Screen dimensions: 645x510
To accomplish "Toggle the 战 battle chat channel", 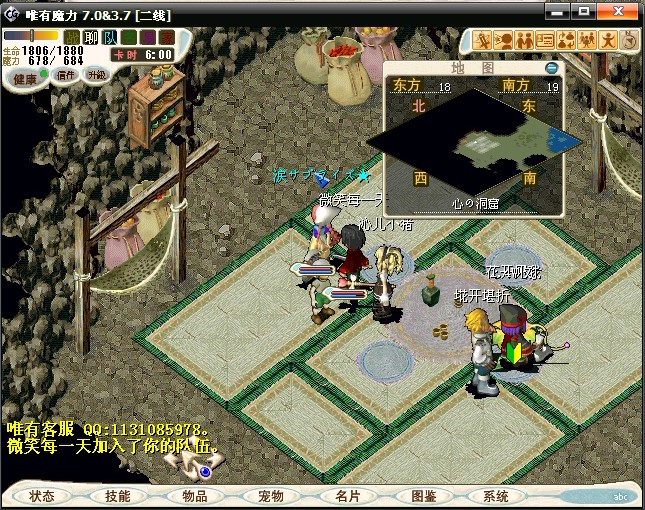I will [72, 38].
